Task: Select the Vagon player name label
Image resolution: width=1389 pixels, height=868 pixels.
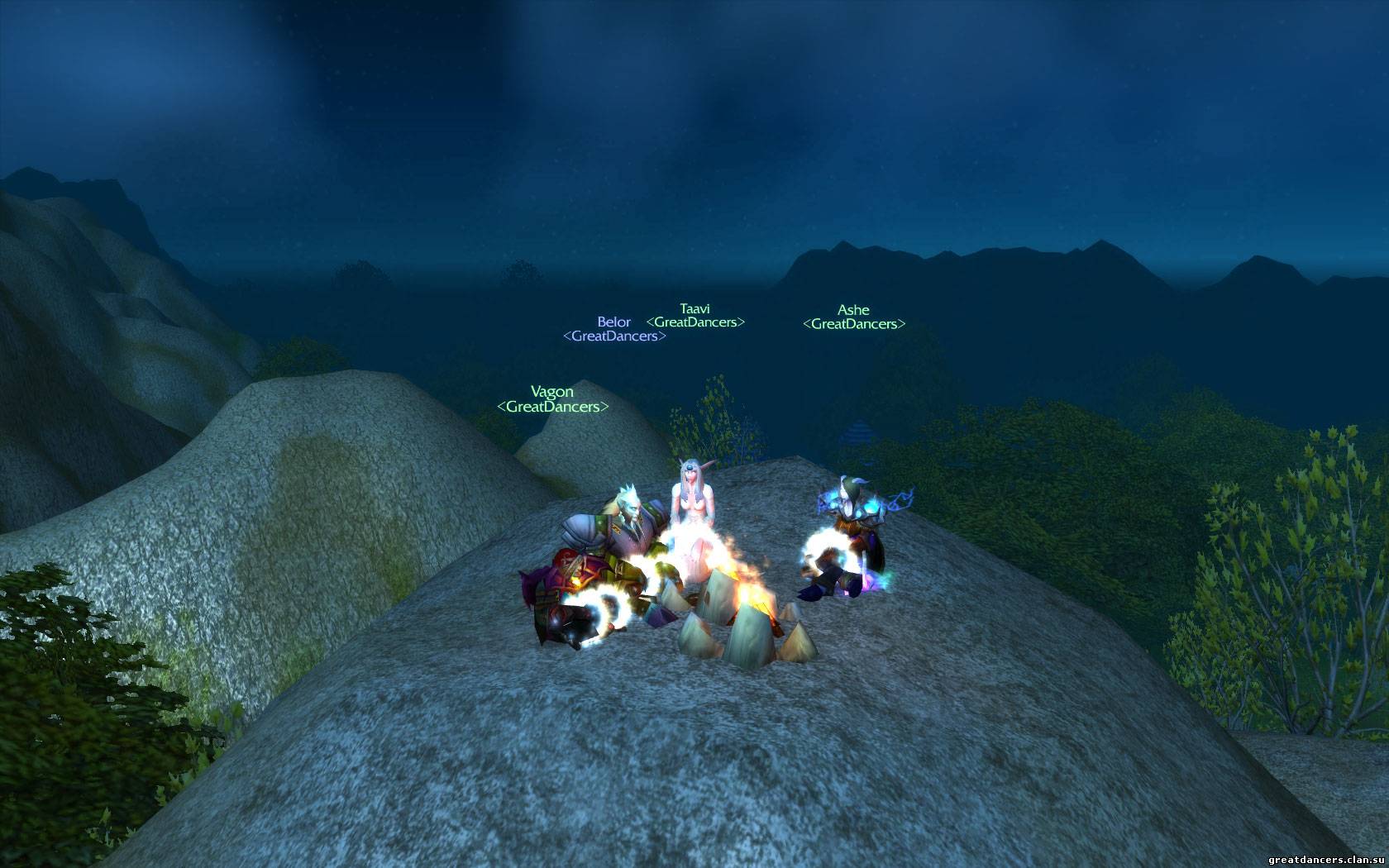Action: tap(551, 392)
